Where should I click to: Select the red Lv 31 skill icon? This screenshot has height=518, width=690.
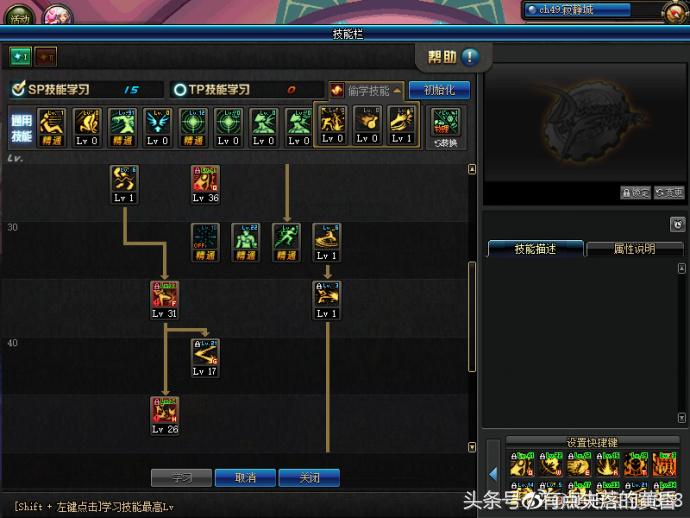point(165,295)
